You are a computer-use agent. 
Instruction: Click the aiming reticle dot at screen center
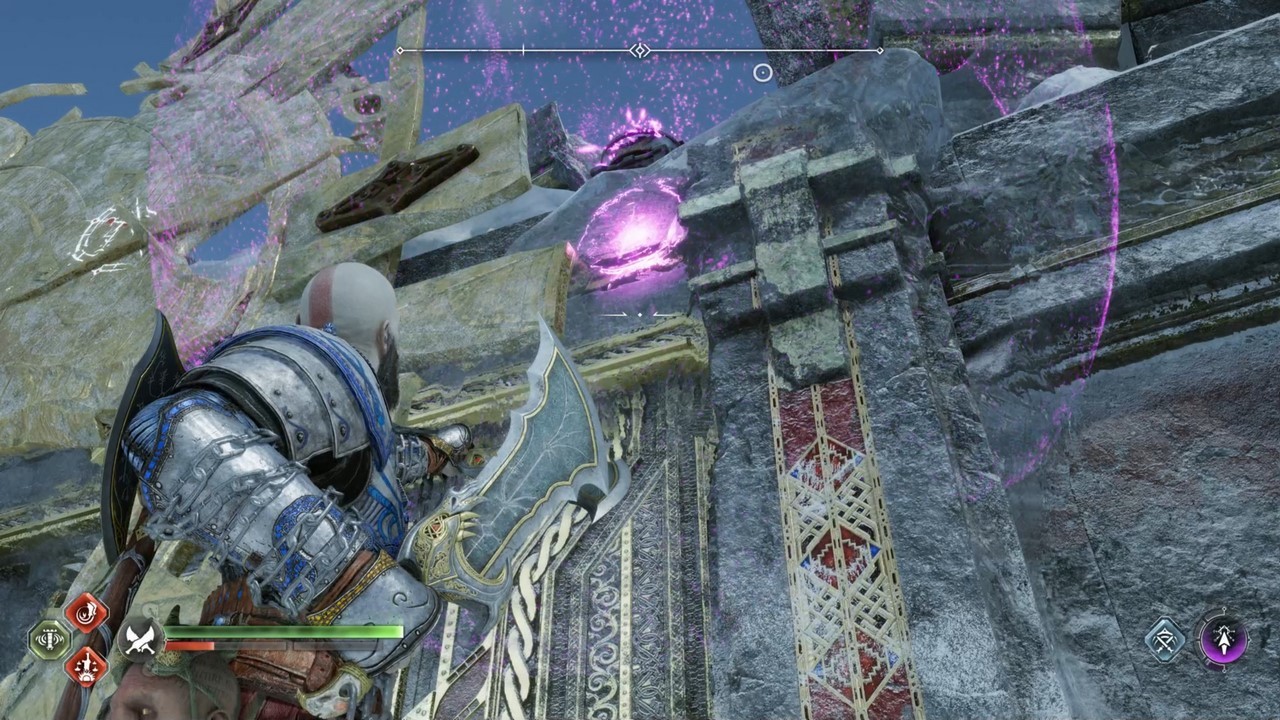point(640,314)
